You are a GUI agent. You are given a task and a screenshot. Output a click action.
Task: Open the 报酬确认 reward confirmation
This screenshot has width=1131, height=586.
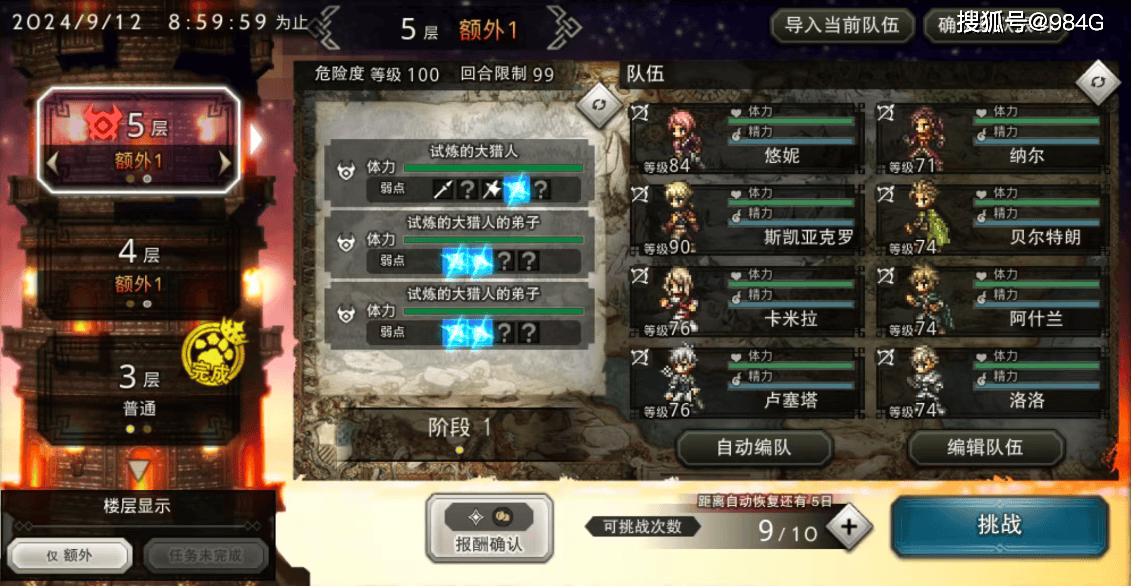(489, 527)
